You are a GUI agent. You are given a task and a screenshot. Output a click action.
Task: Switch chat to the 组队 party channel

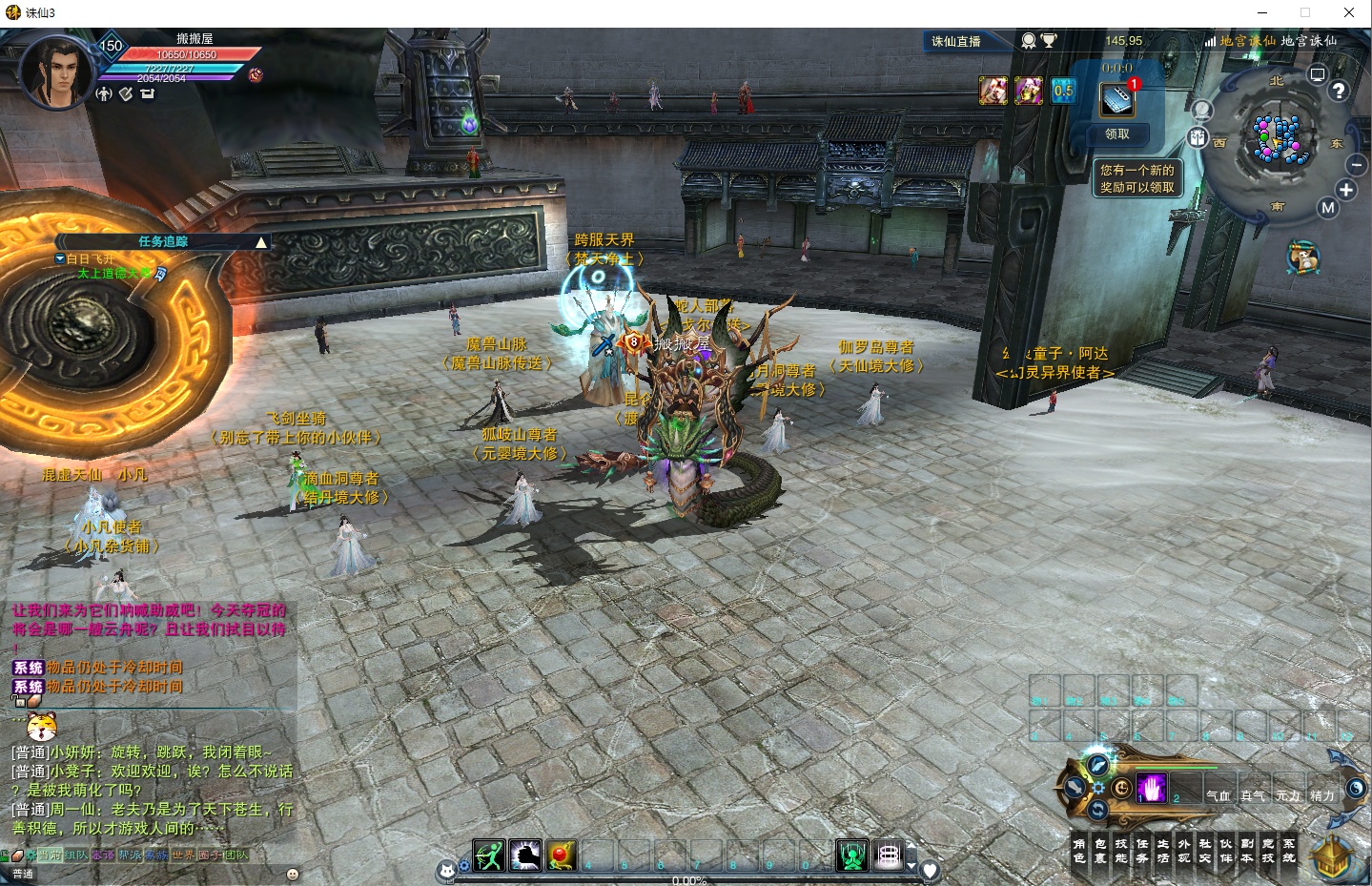[x=76, y=855]
